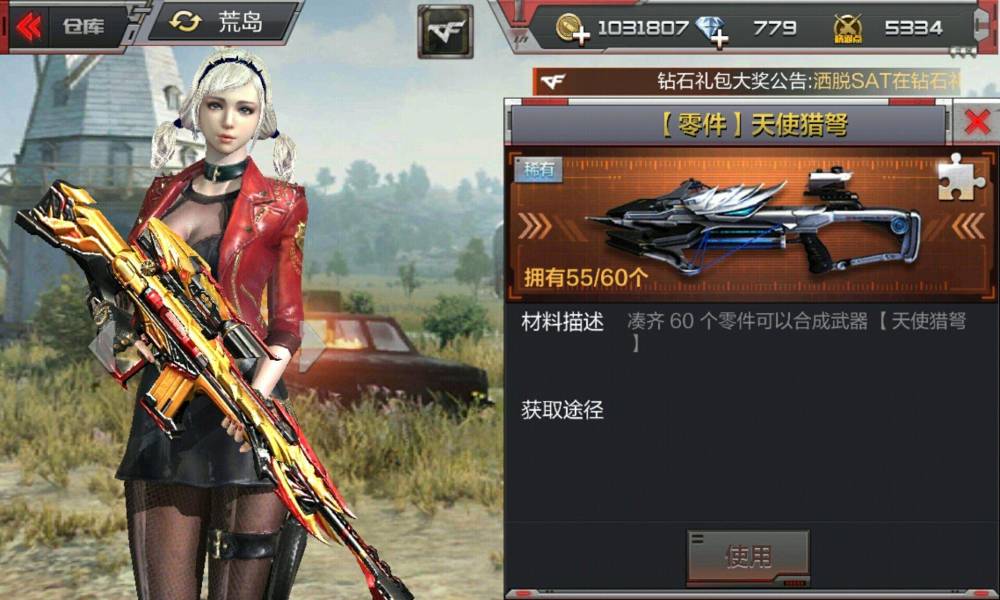Rotate the character with the right arrow

[313, 345]
